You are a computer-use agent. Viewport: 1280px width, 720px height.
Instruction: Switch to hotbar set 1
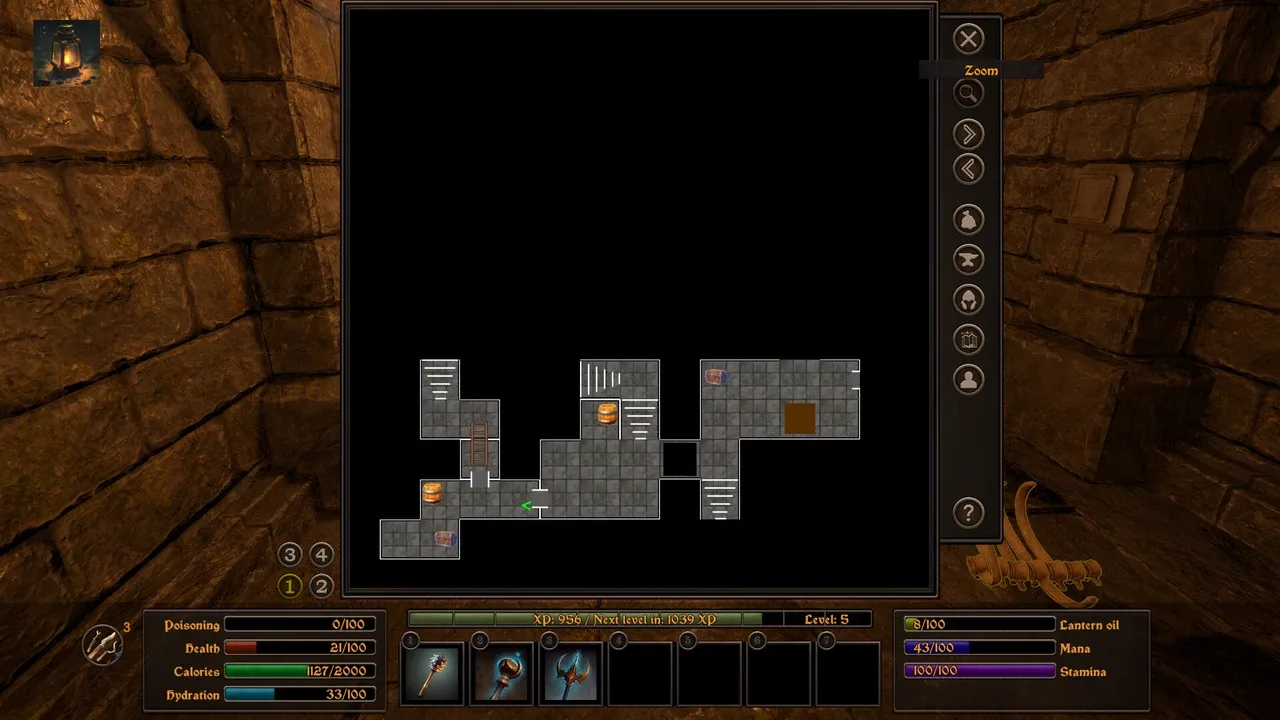(x=290, y=586)
